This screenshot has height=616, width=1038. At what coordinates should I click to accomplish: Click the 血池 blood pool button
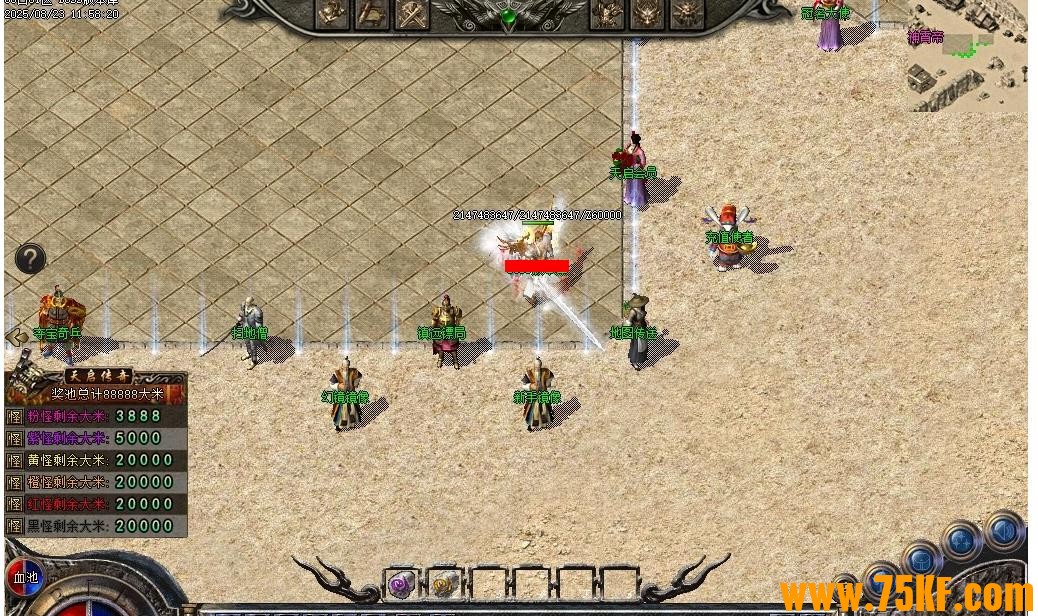(x=25, y=577)
